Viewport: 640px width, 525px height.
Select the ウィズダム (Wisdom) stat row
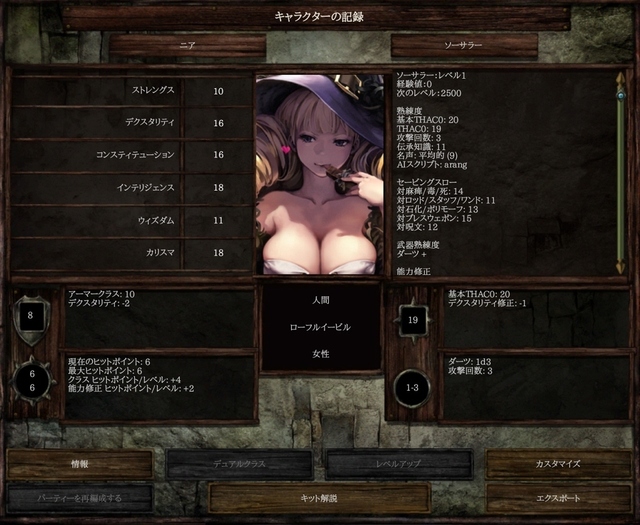pos(130,219)
